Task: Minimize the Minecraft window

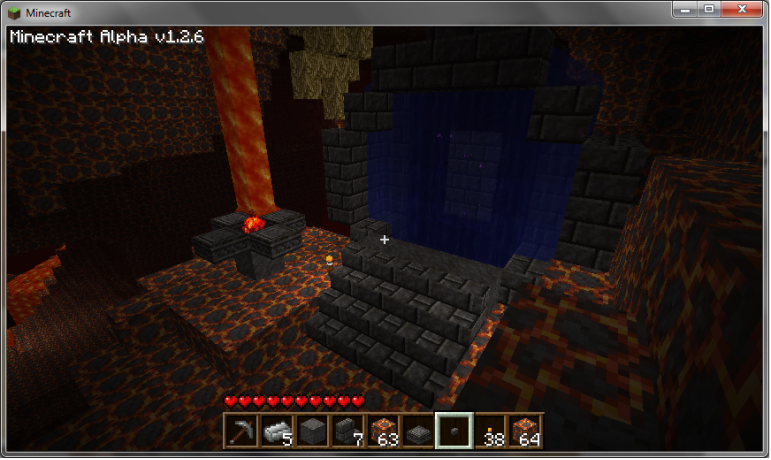Action: point(684,9)
